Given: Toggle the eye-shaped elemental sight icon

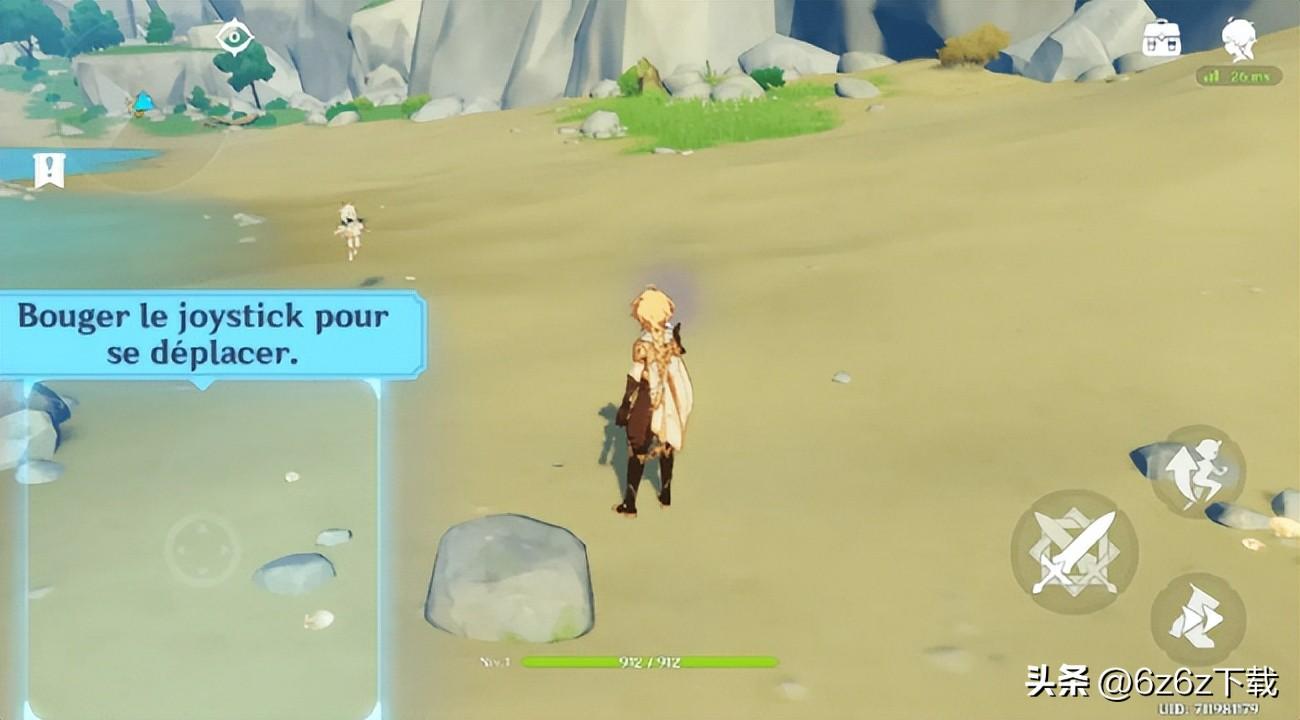Looking at the screenshot, I should (235, 36).
